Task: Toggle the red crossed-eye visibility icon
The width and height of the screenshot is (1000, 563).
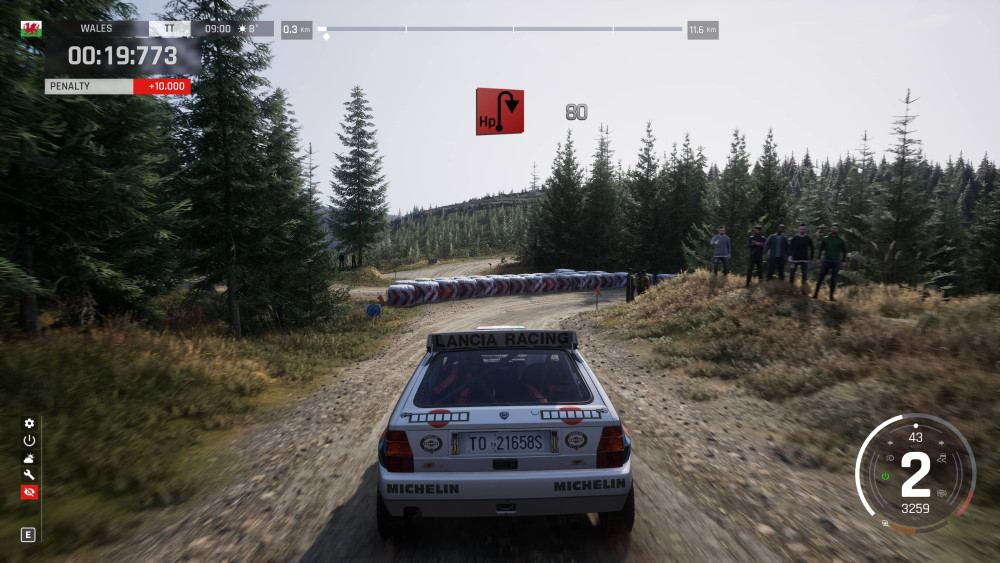Action: [29, 492]
